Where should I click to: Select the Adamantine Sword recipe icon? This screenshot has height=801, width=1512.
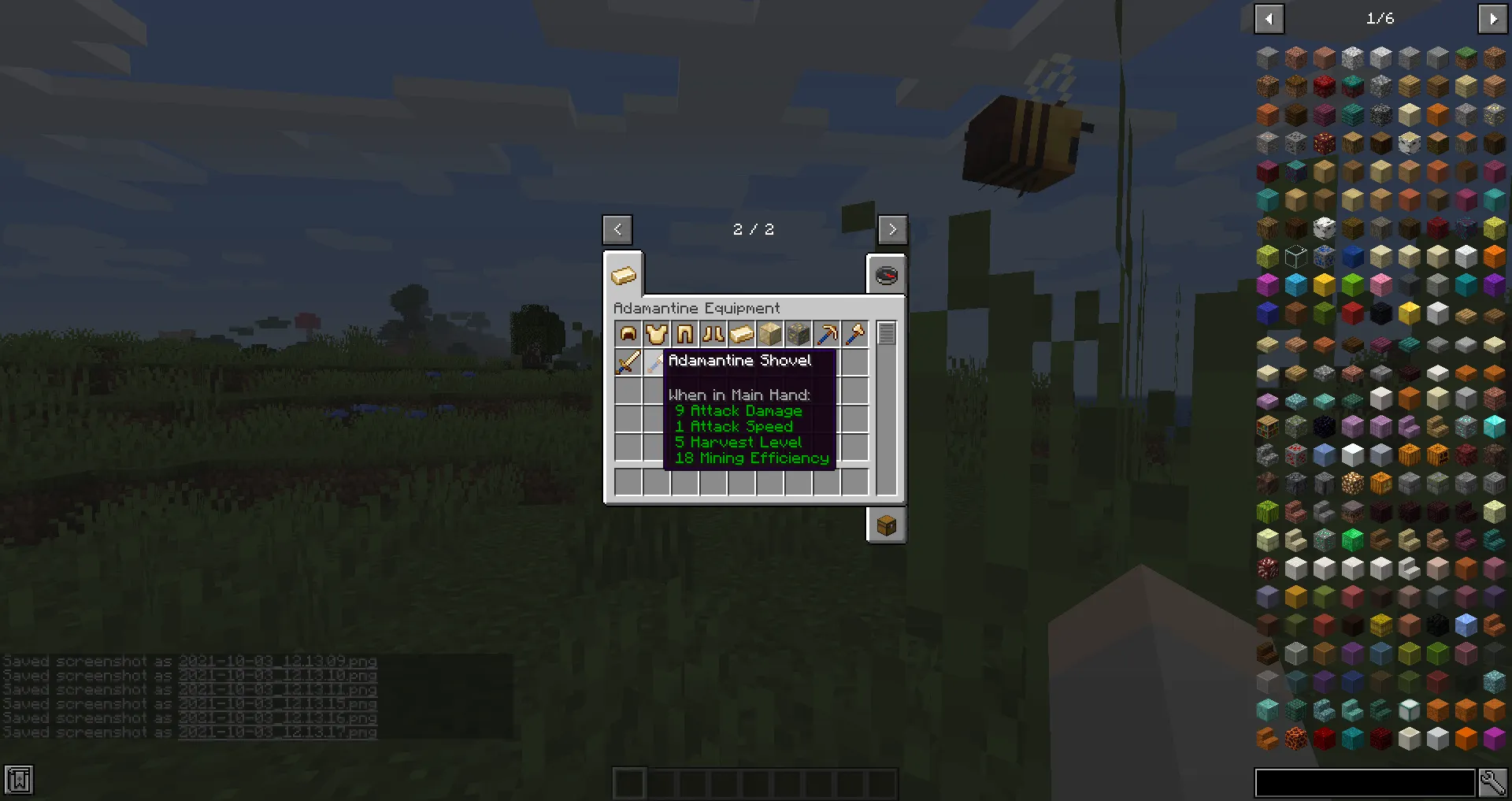click(x=628, y=362)
